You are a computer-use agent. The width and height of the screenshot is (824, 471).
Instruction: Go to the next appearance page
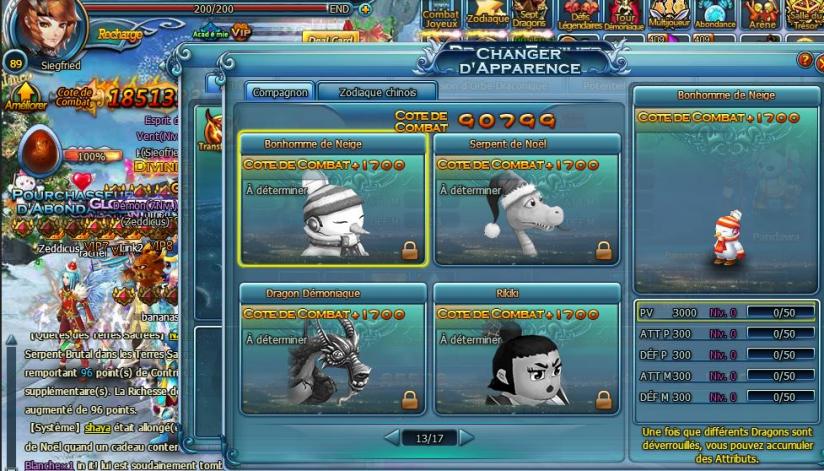pyautogui.click(x=466, y=438)
